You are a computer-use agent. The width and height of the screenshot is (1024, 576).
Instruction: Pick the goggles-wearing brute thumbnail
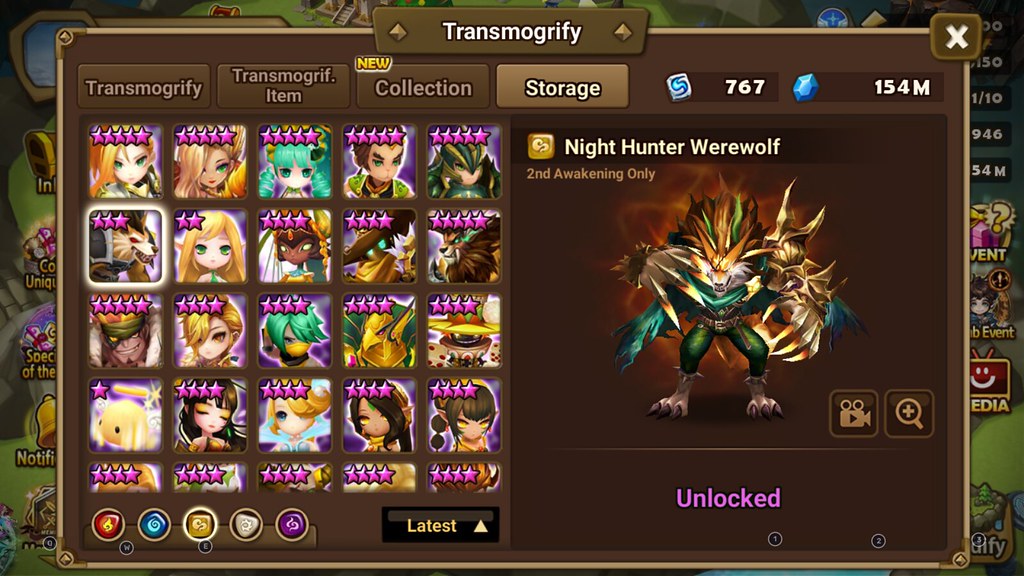tap(125, 330)
